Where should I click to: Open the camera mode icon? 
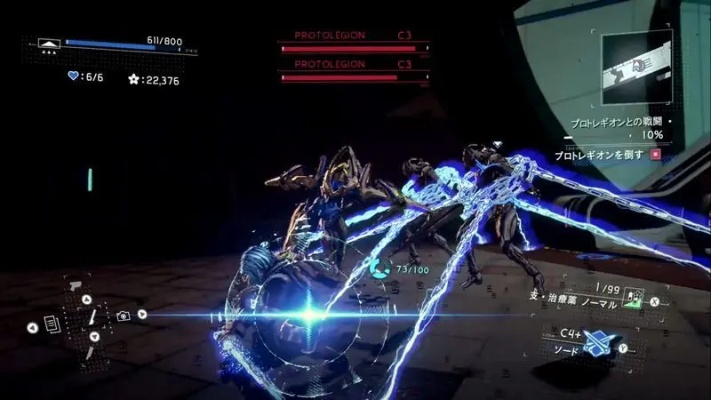pyautogui.click(x=123, y=316)
